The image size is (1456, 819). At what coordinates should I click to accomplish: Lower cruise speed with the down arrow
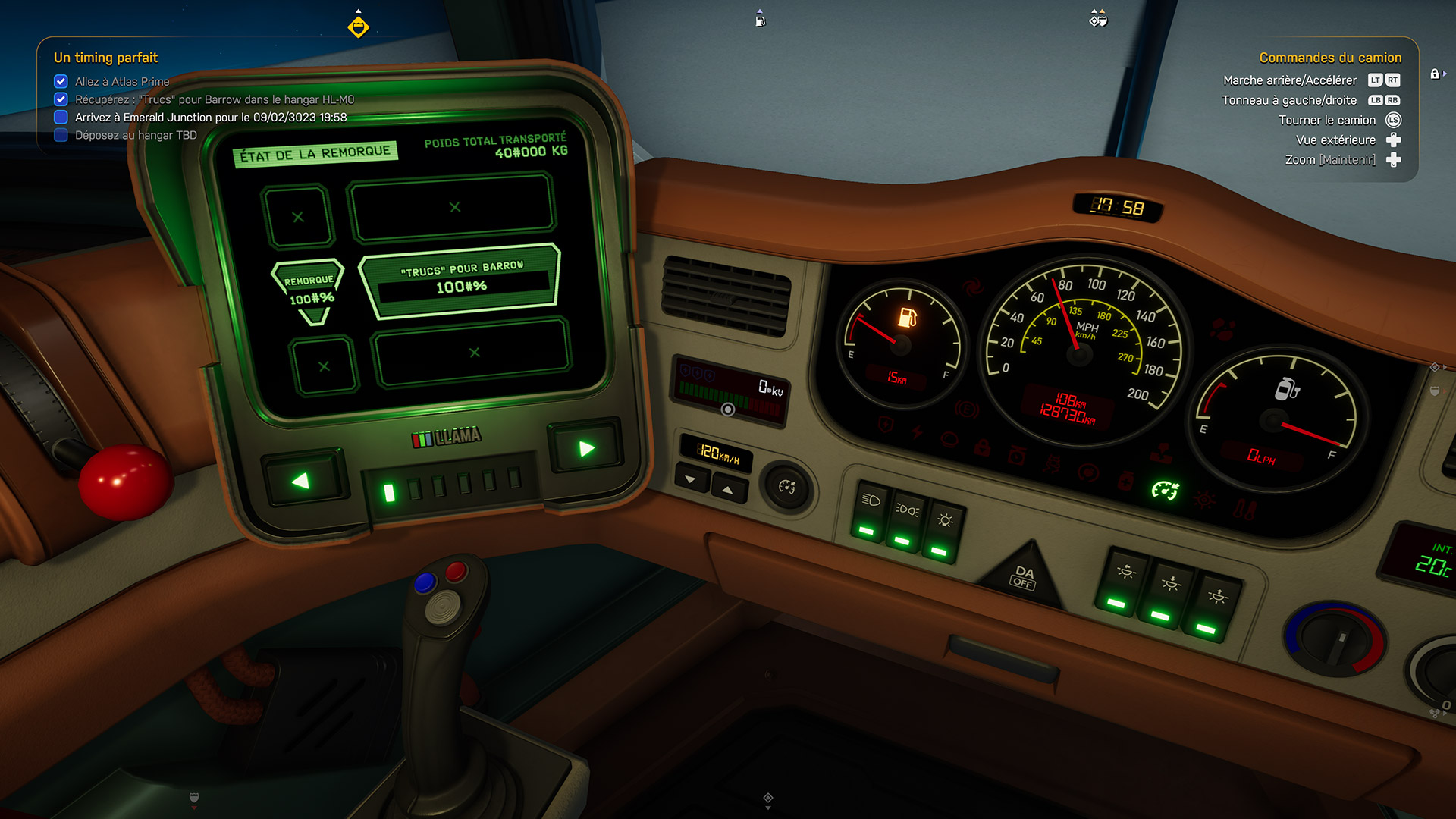pos(691,479)
